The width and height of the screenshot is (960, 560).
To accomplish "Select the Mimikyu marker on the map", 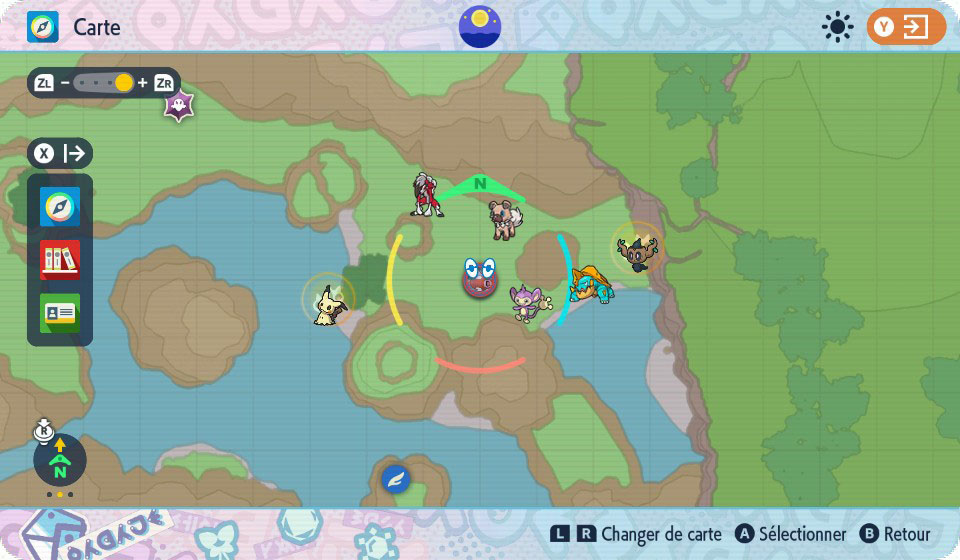I will point(327,303).
